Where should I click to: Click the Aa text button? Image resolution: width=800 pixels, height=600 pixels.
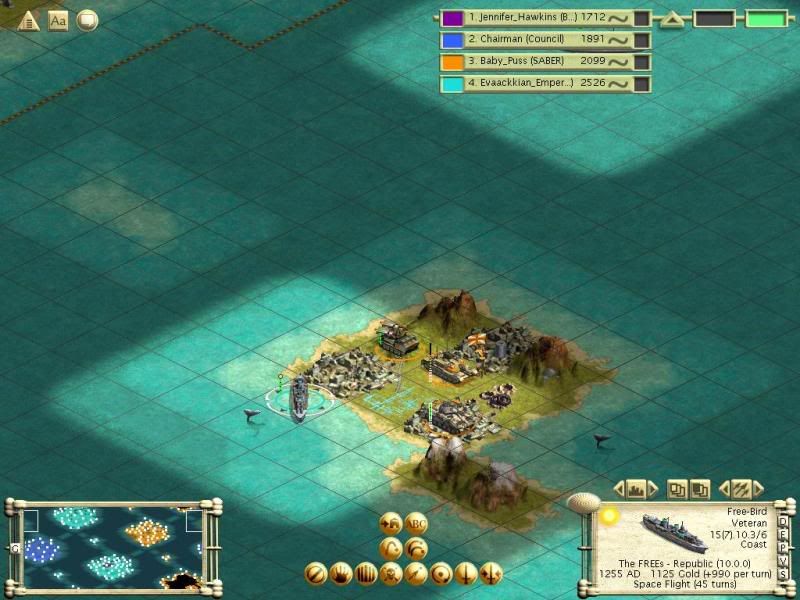[58, 19]
